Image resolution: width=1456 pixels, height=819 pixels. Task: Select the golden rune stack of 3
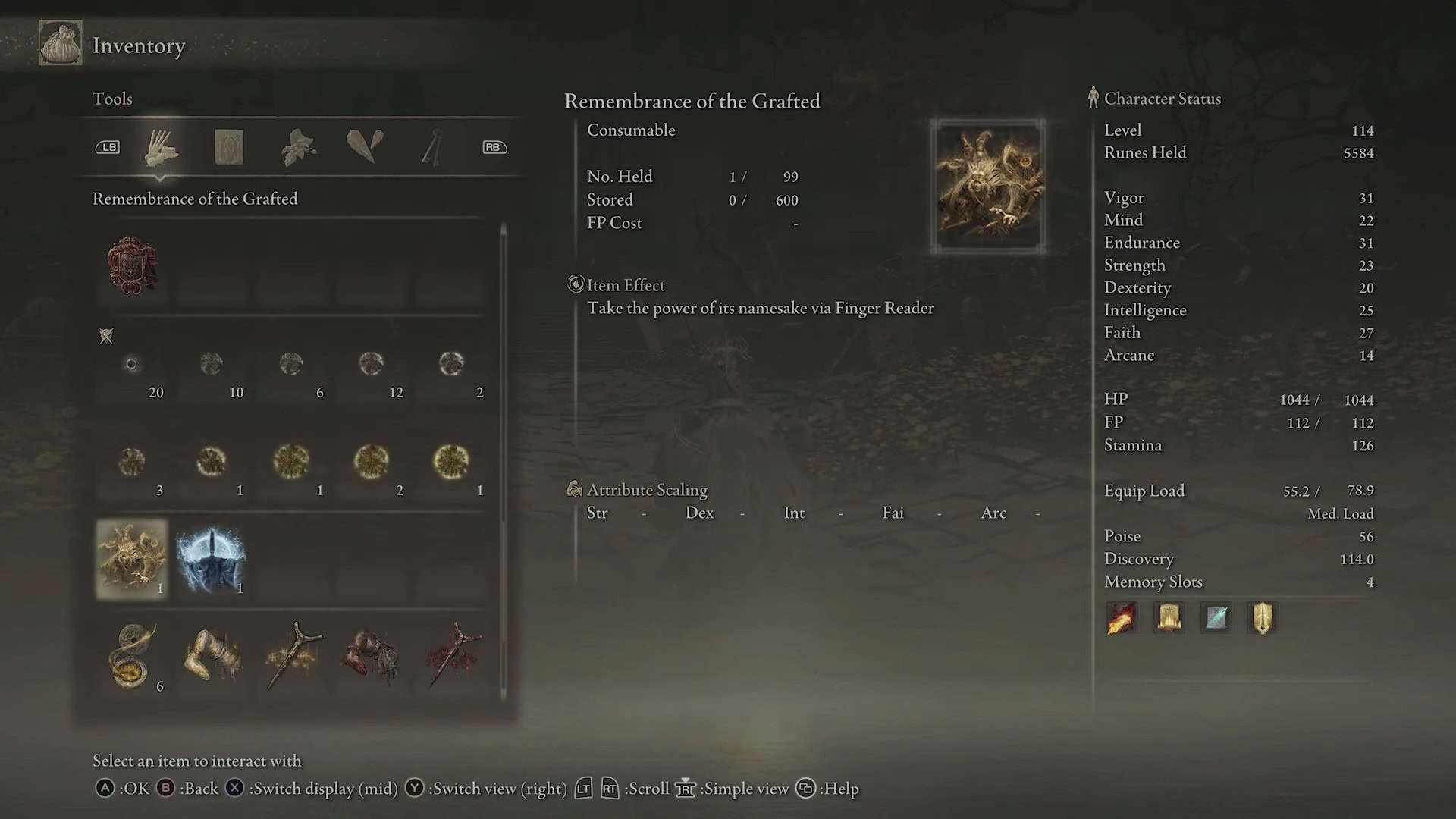[132, 462]
